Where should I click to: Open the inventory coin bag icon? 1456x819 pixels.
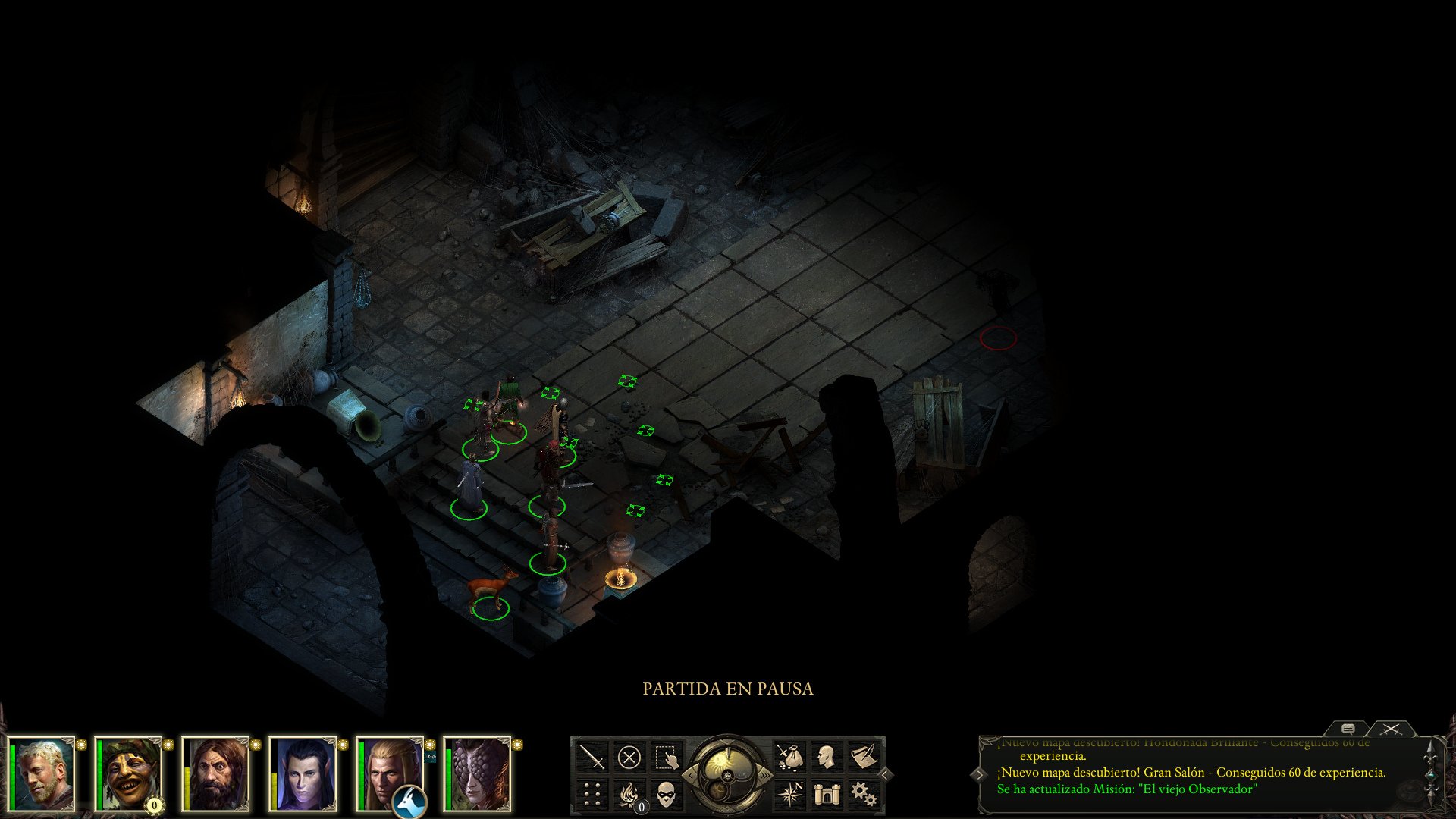click(x=789, y=755)
